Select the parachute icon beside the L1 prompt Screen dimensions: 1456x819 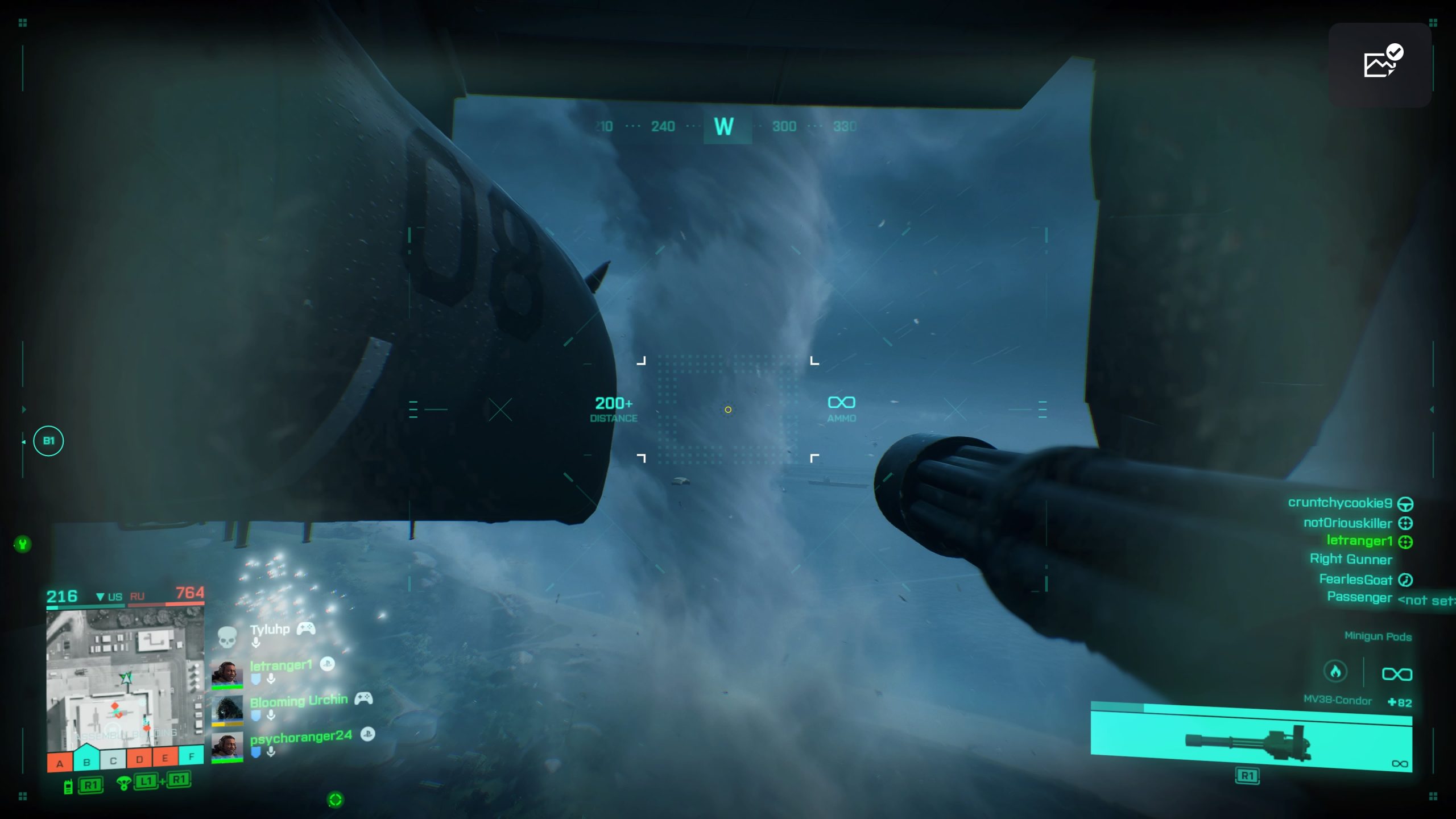[x=124, y=783]
